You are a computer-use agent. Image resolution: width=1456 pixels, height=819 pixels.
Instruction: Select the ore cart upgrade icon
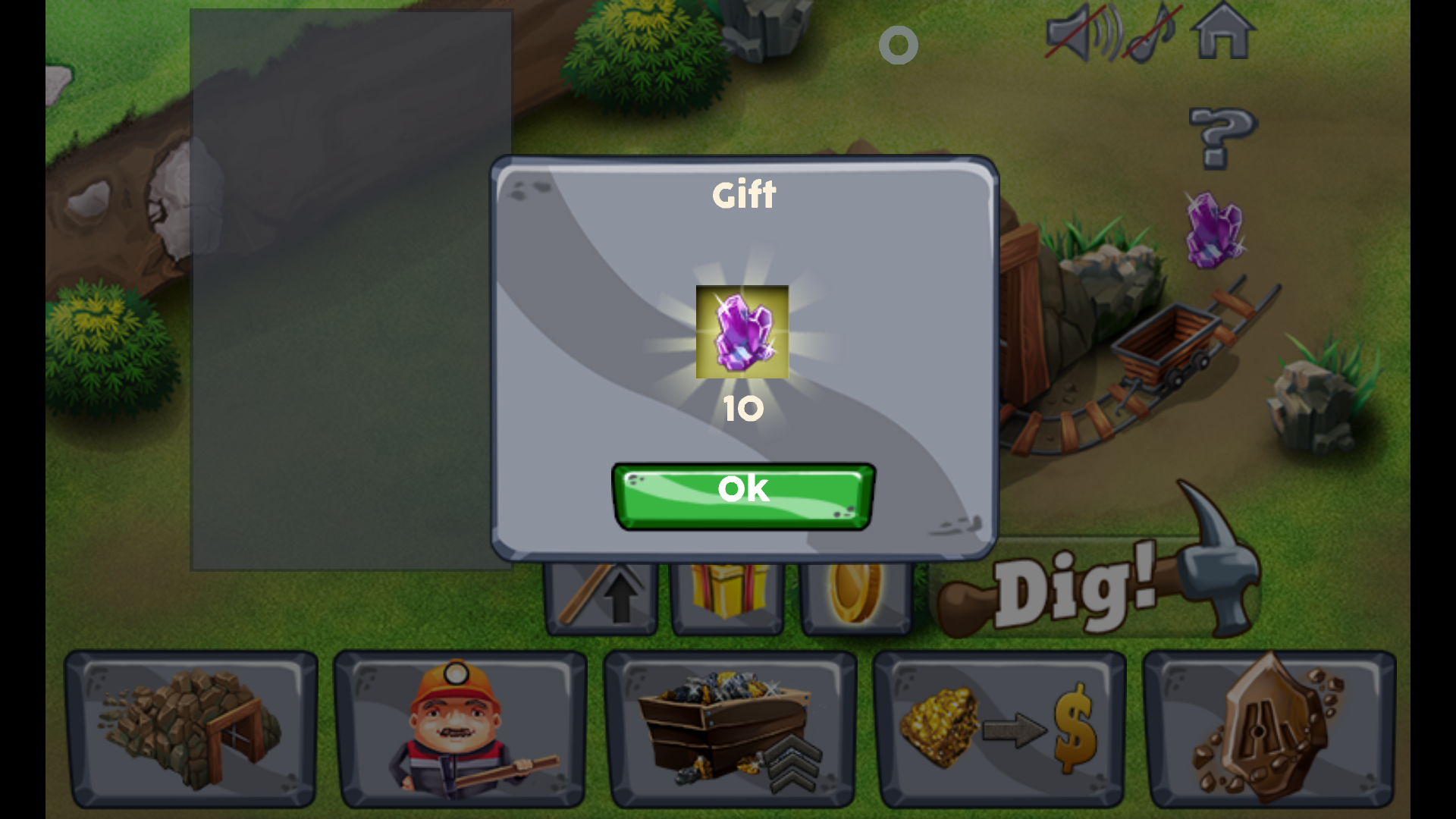tap(728, 728)
